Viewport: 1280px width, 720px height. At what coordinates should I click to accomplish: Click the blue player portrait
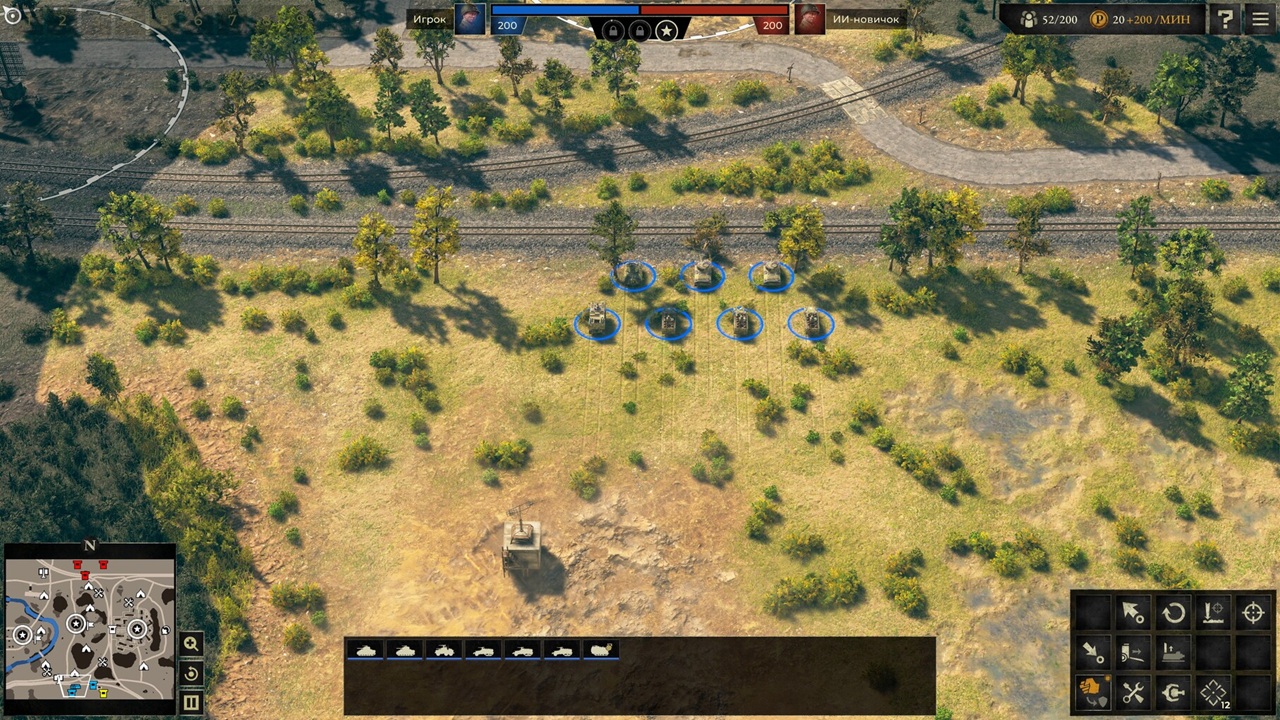470,19
